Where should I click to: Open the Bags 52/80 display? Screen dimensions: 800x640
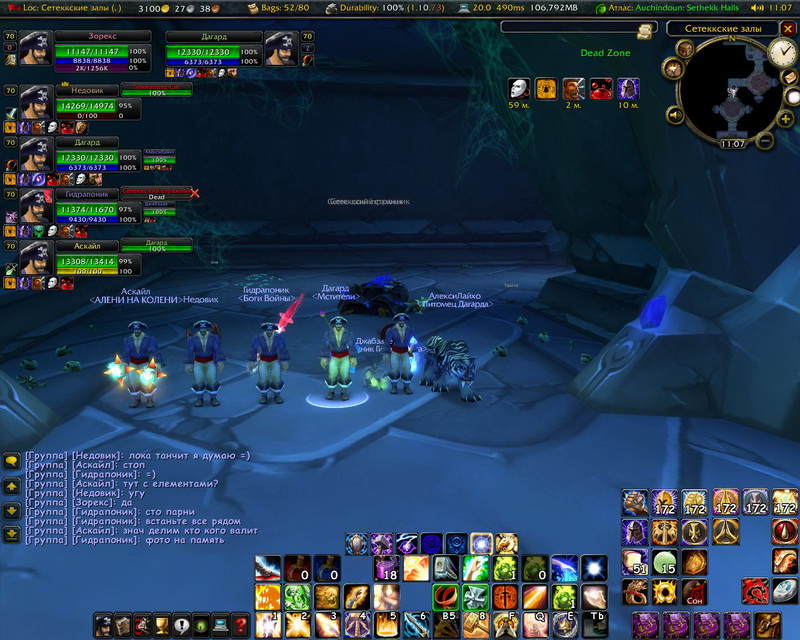(x=278, y=7)
